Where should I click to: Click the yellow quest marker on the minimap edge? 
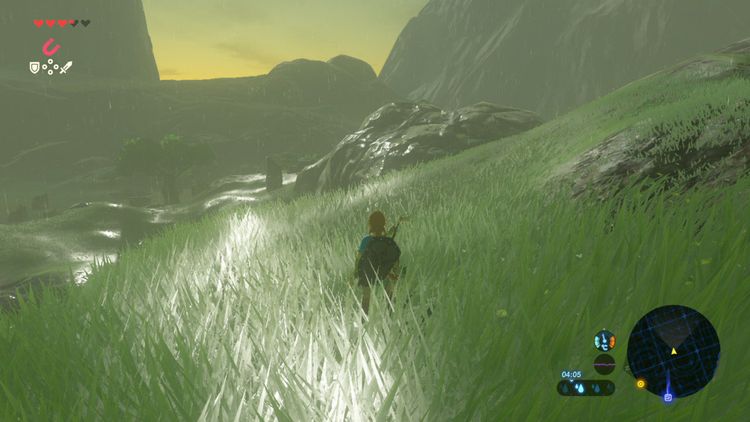[640, 382]
